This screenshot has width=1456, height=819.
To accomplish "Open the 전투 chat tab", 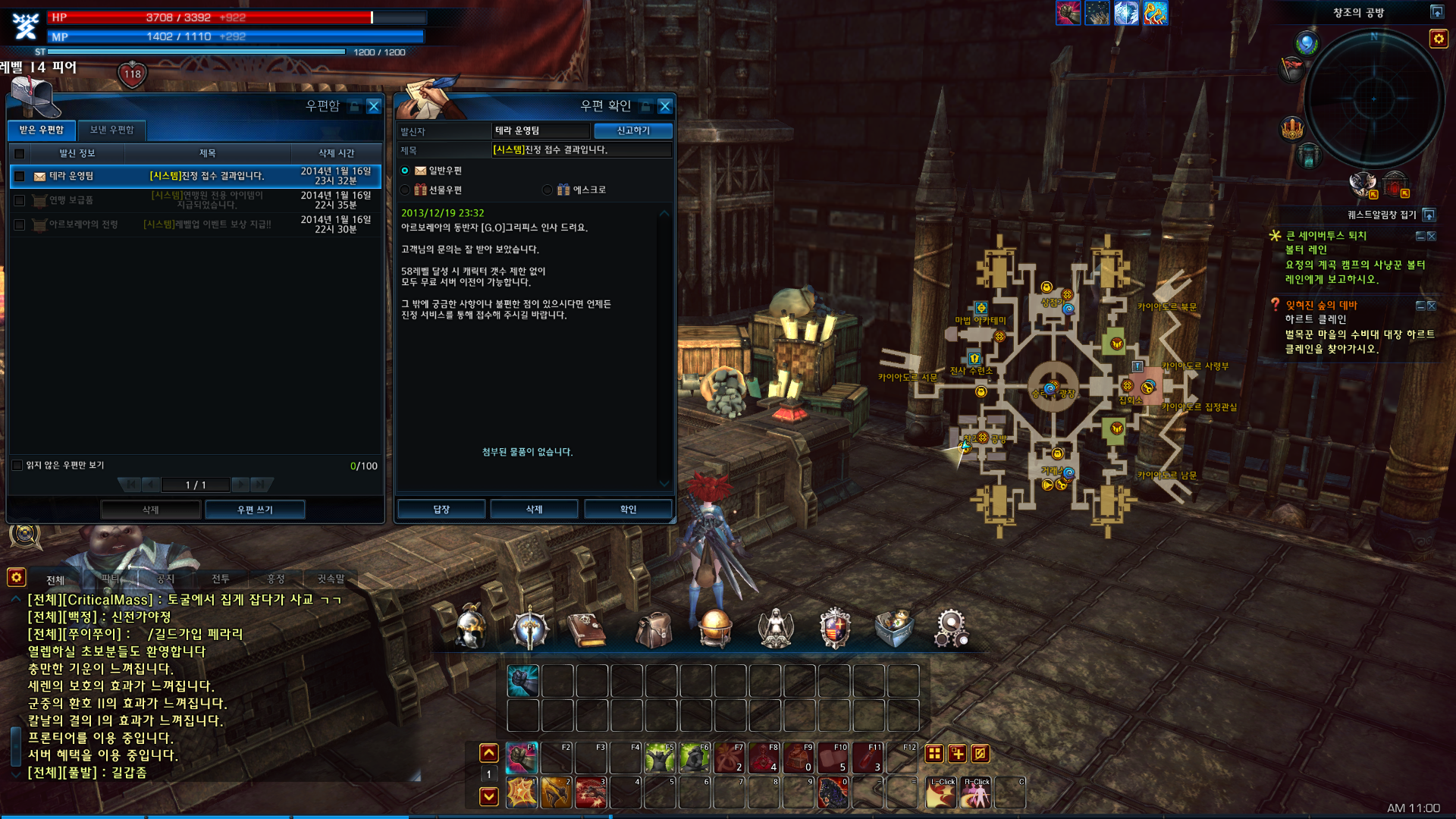I will coord(221,579).
